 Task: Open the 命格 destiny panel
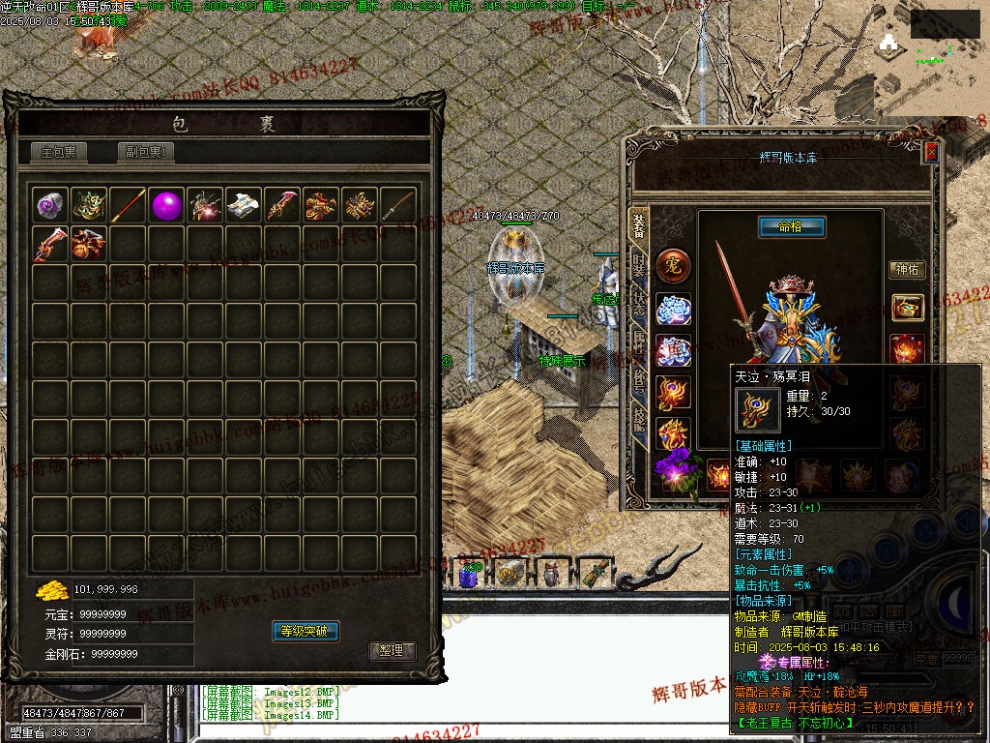[791, 227]
